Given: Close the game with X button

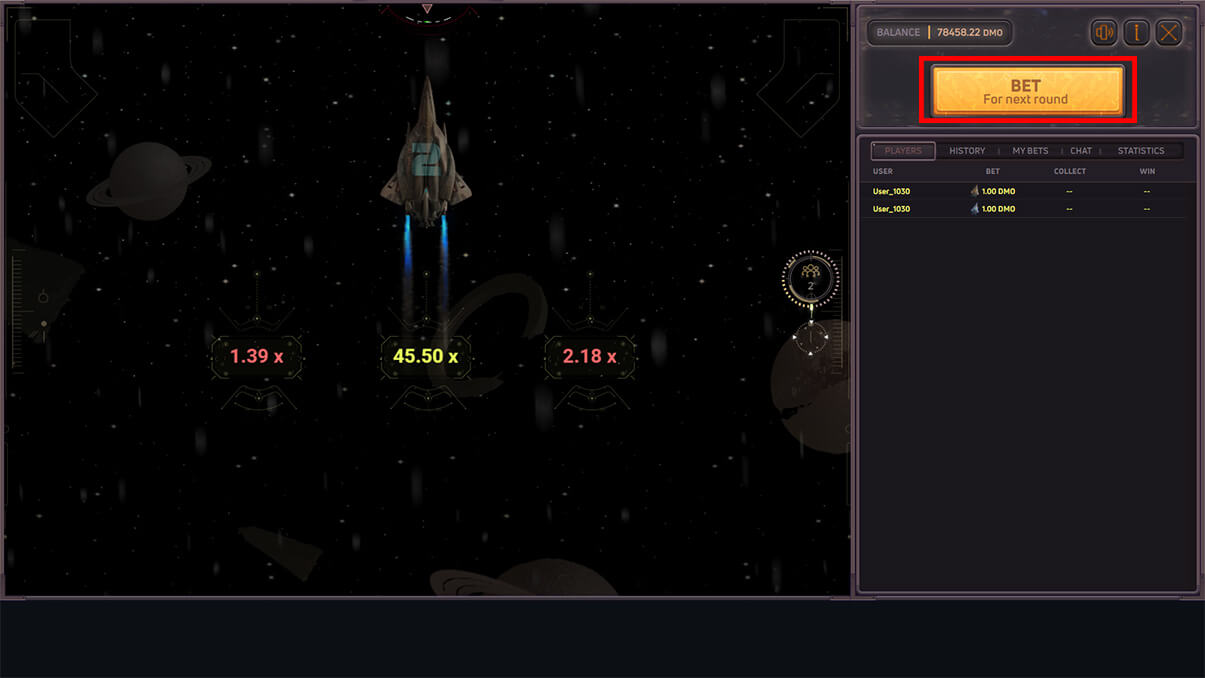Looking at the screenshot, I should [x=1168, y=33].
